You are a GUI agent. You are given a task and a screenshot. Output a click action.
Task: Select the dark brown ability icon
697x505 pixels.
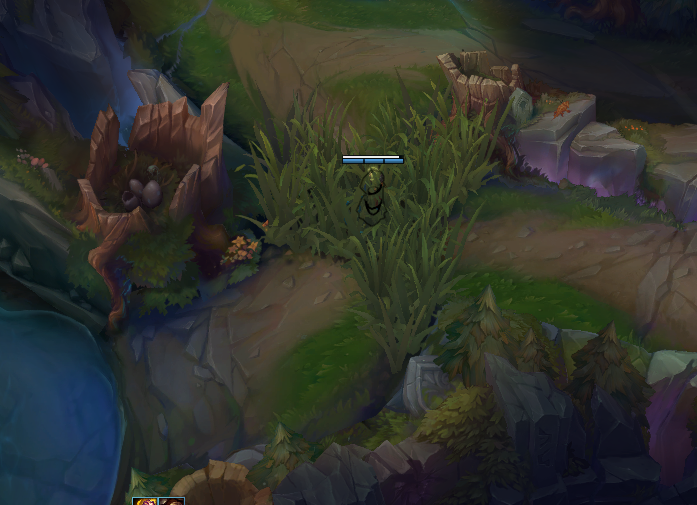tap(171, 501)
